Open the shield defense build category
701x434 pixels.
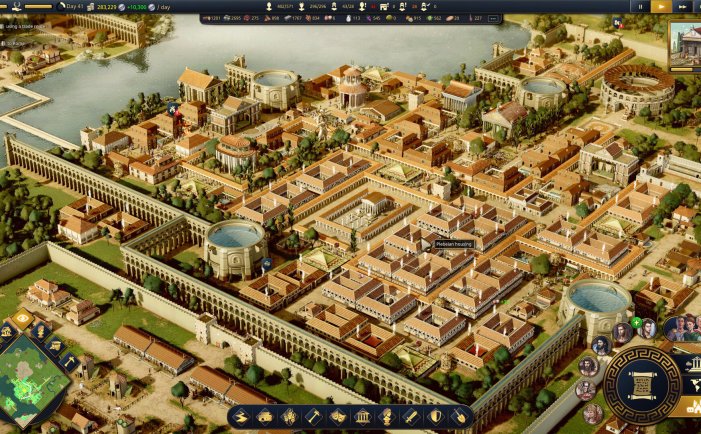pyautogui.click(x=434, y=416)
